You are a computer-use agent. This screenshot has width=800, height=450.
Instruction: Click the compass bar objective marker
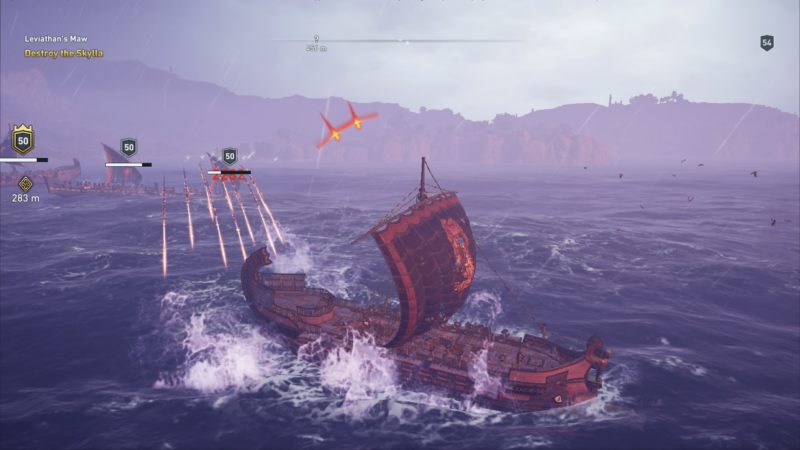(x=316, y=40)
